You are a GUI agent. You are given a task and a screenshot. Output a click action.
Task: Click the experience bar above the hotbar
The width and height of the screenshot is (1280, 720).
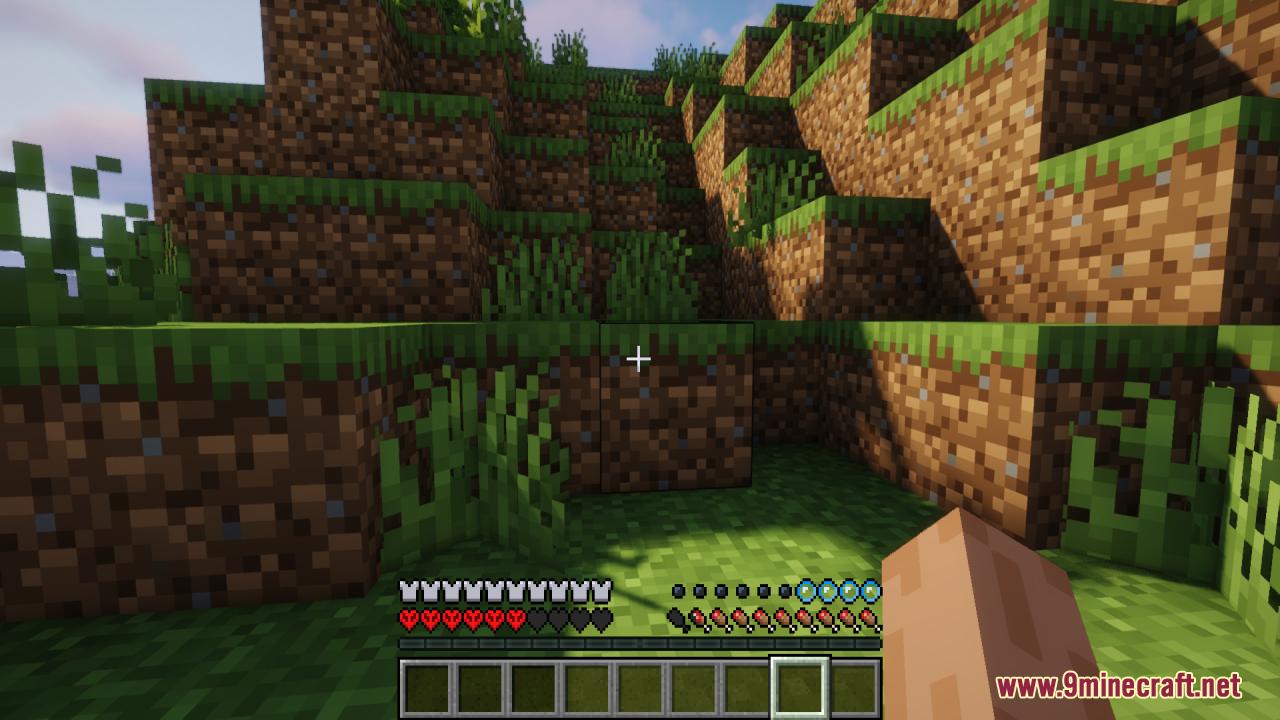(640, 647)
